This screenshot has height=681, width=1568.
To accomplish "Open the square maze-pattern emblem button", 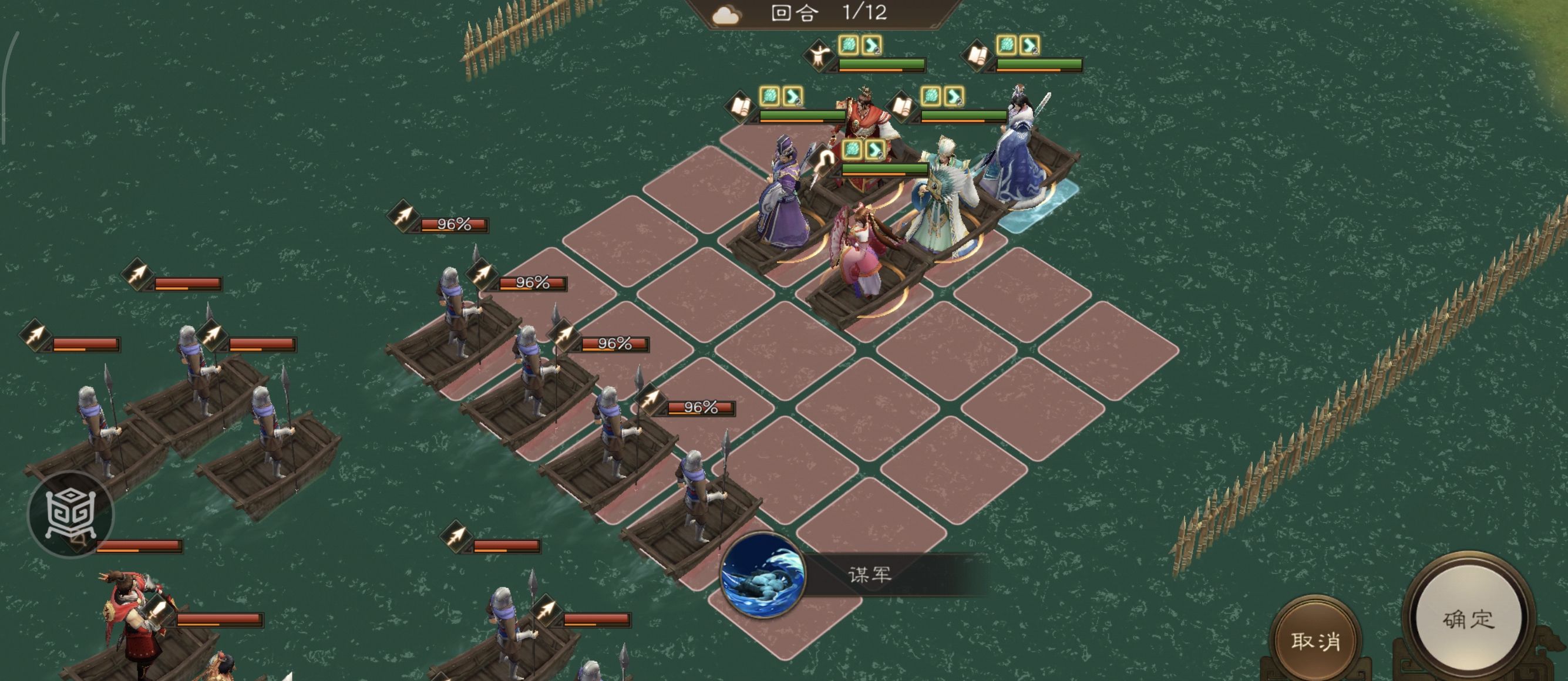I will click(x=71, y=514).
